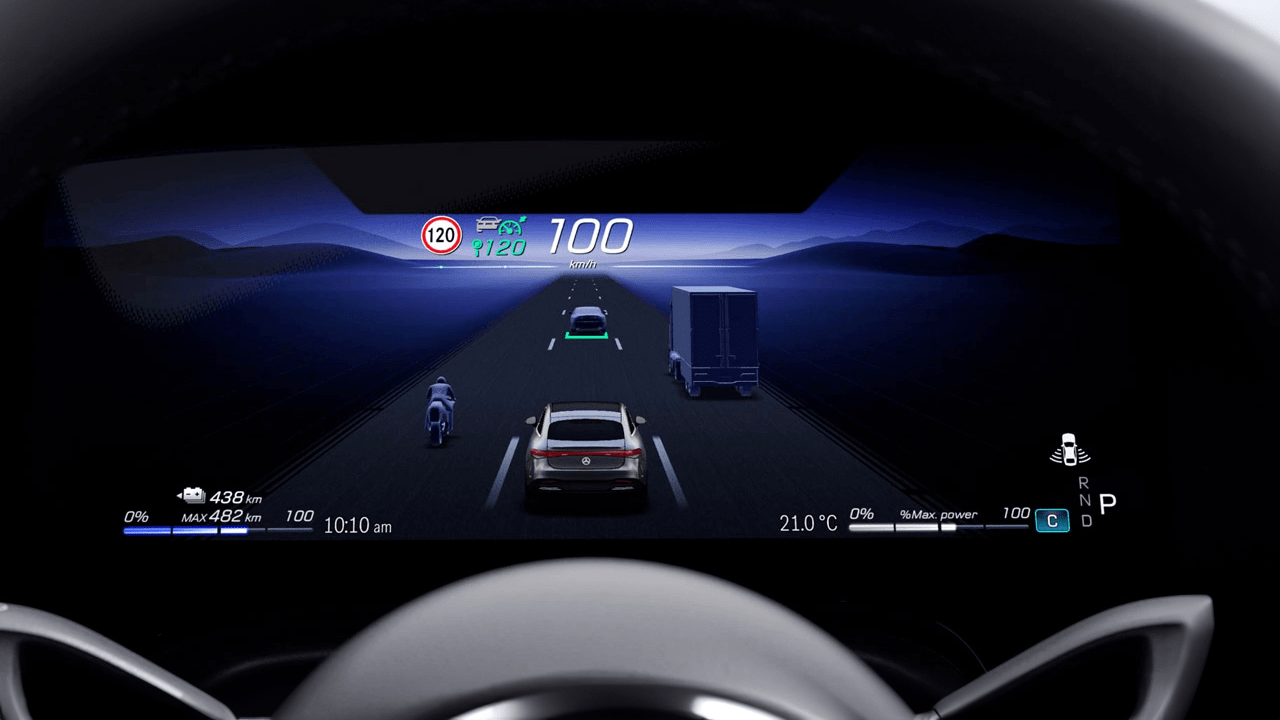
Task: Select the Neutral gear label
Action: [1086, 500]
